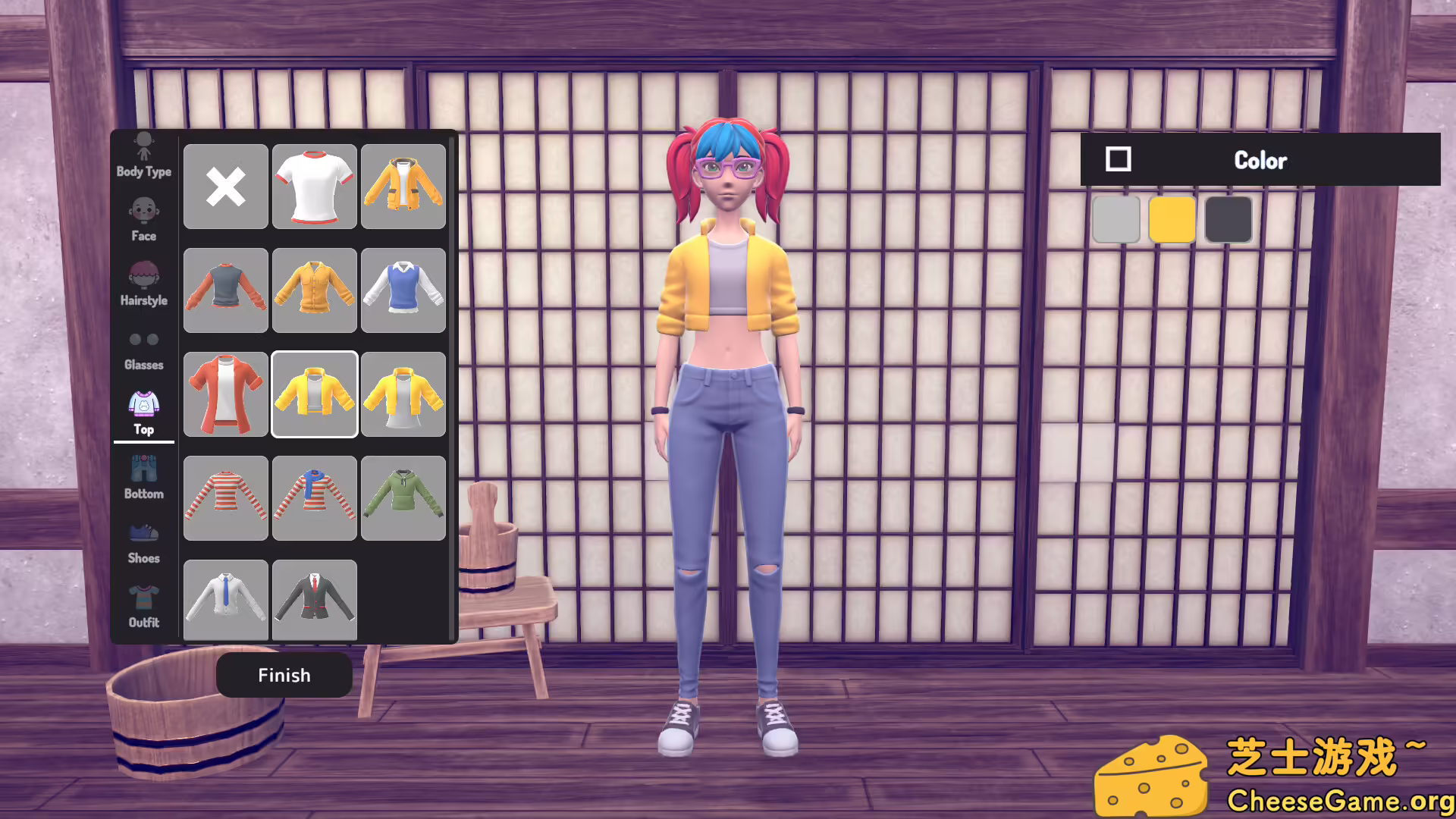This screenshot has width=1456, height=819.
Task: Select the Glasses category icon
Action: point(143,347)
